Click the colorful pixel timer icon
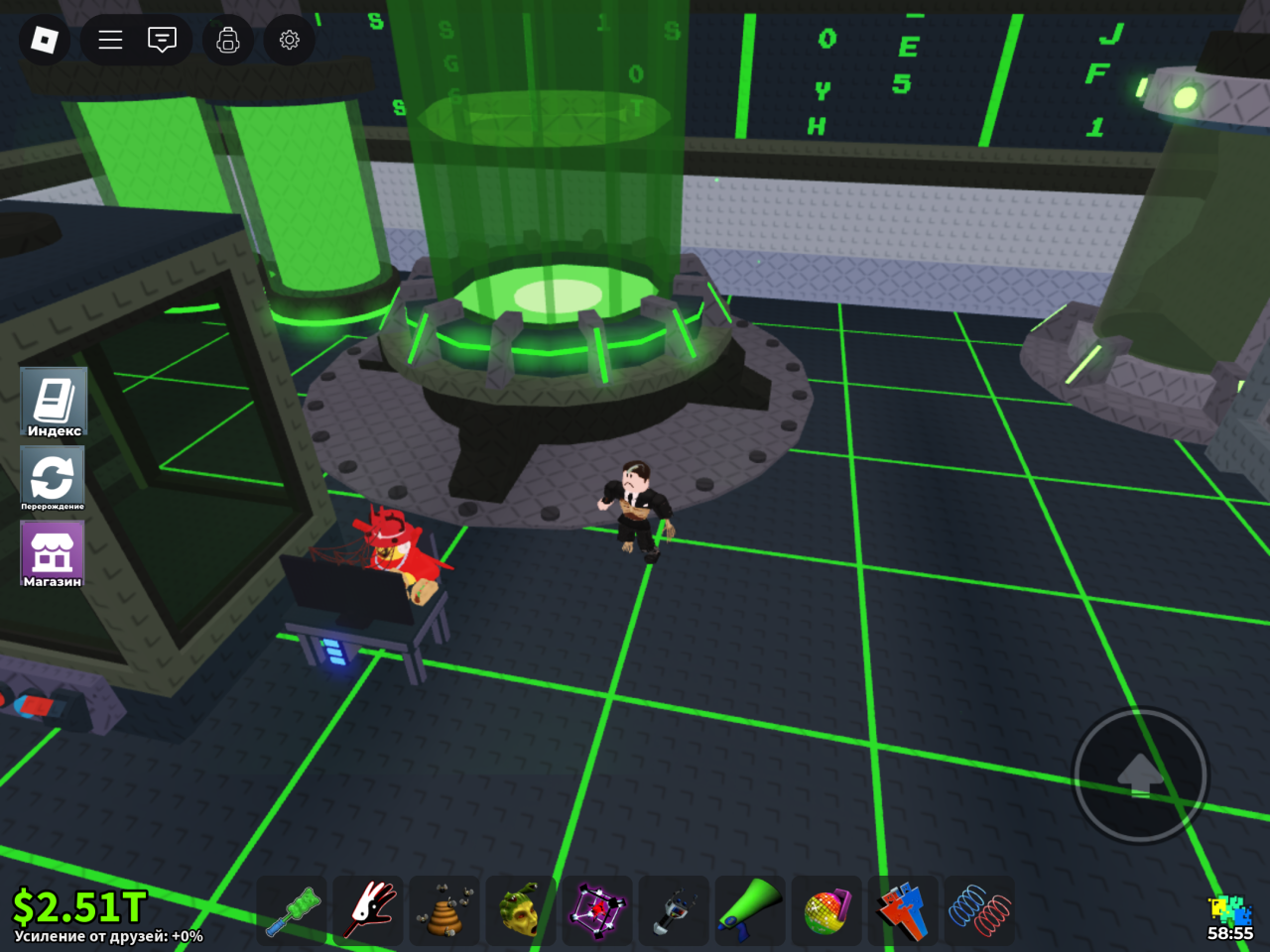Image resolution: width=1270 pixels, height=952 pixels. 1230,910
